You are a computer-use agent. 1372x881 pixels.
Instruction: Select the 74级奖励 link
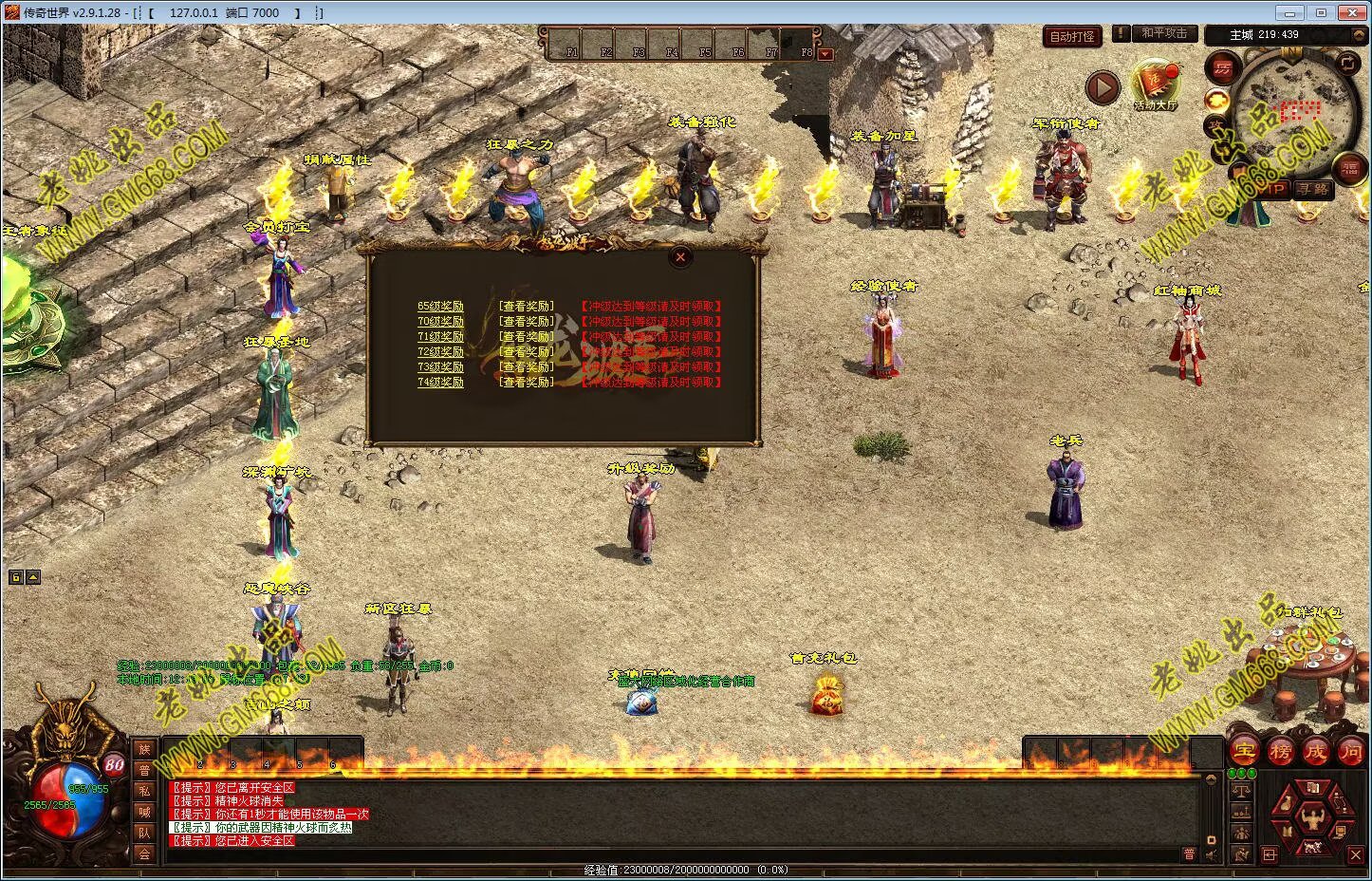pyautogui.click(x=440, y=383)
